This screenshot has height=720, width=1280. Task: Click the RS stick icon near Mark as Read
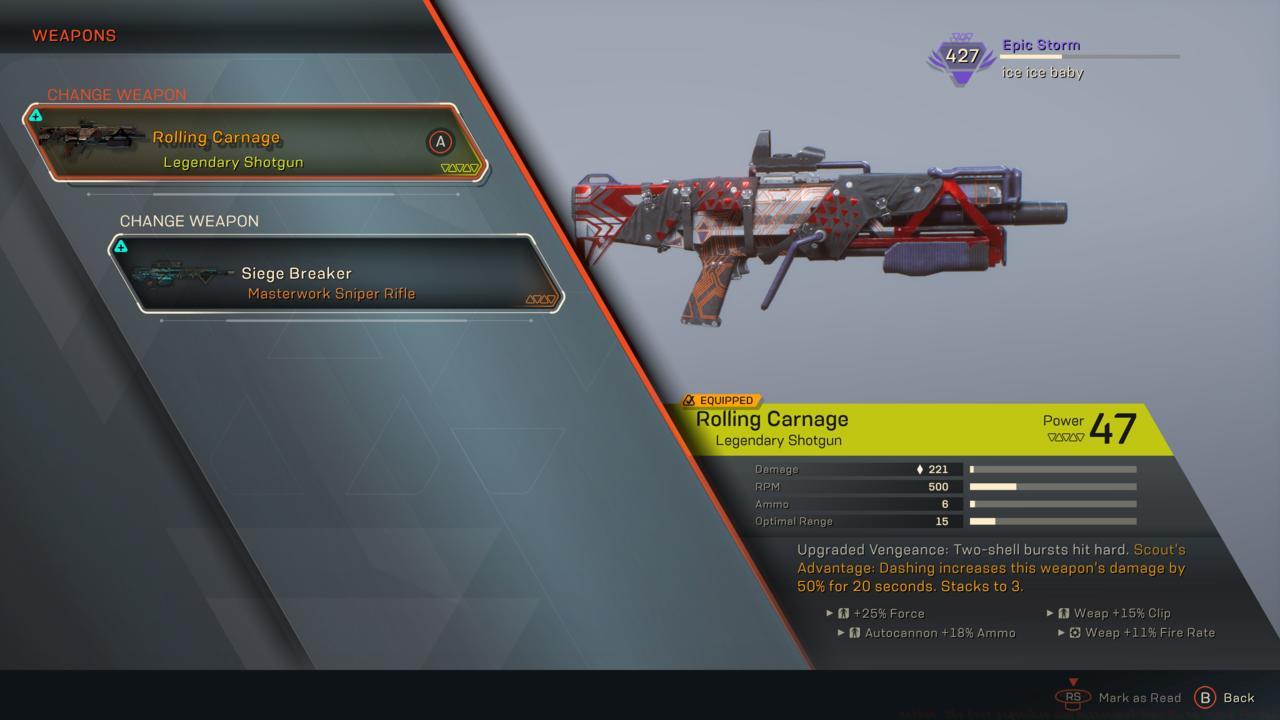[x=1074, y=697]
